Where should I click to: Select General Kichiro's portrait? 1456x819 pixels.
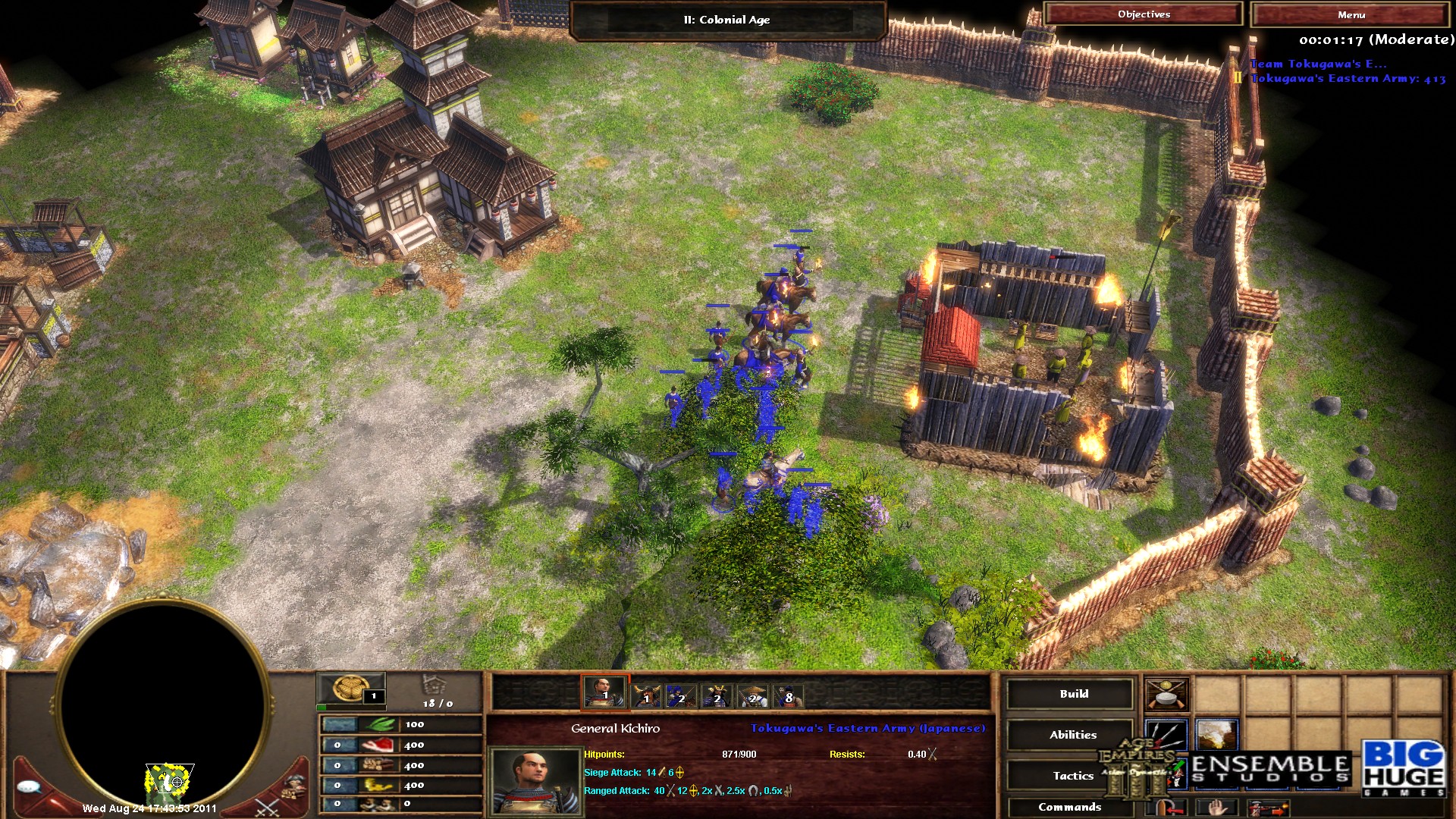(535, 781)
